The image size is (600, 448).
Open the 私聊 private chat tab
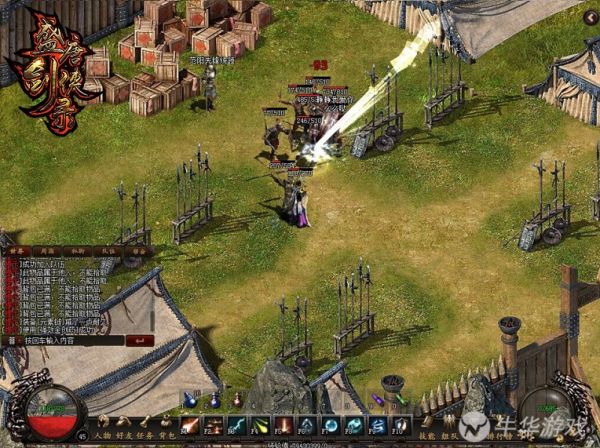tap(78, 251)
